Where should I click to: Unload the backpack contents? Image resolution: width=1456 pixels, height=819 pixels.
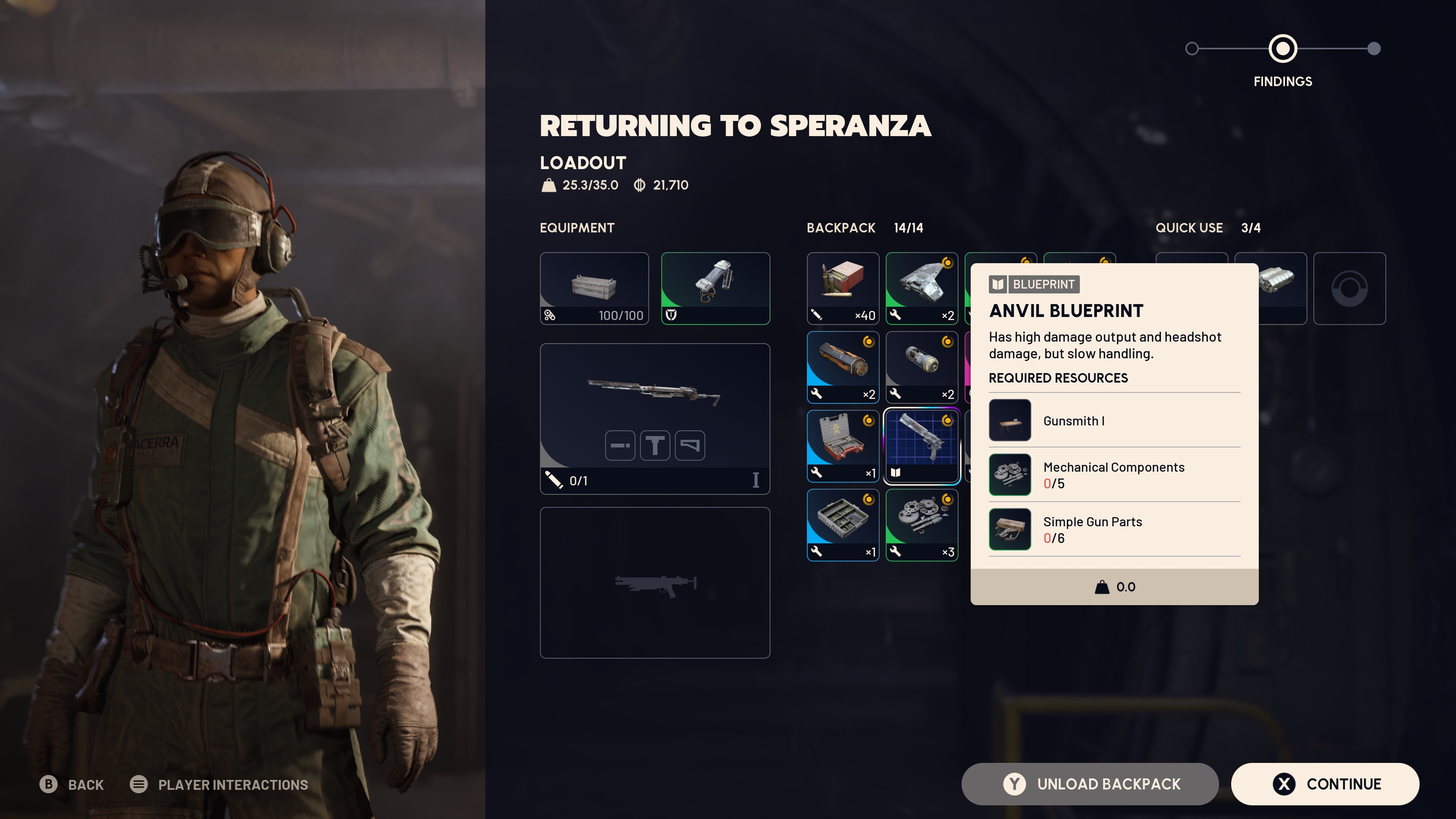pos(1089,784)
